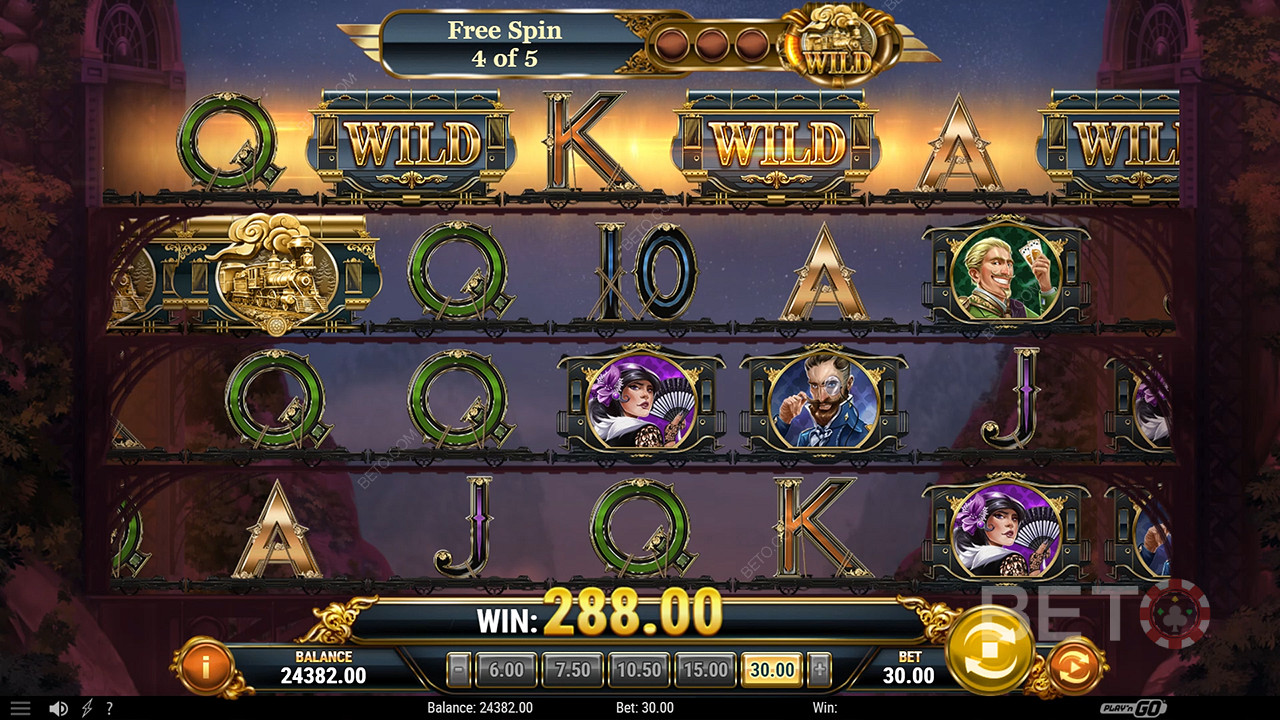Decrease the bet with the minus button
Image resolution: width=1280 pixels, height=720 pixels.
(458, 670)
